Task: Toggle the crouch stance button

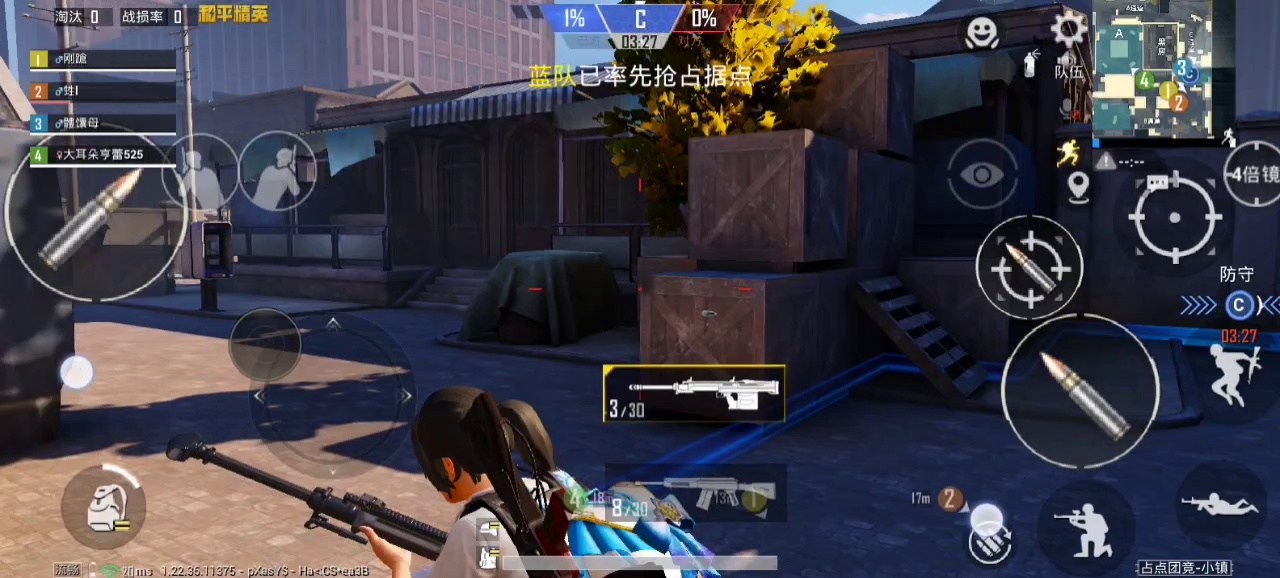Action: (1086, 527)
